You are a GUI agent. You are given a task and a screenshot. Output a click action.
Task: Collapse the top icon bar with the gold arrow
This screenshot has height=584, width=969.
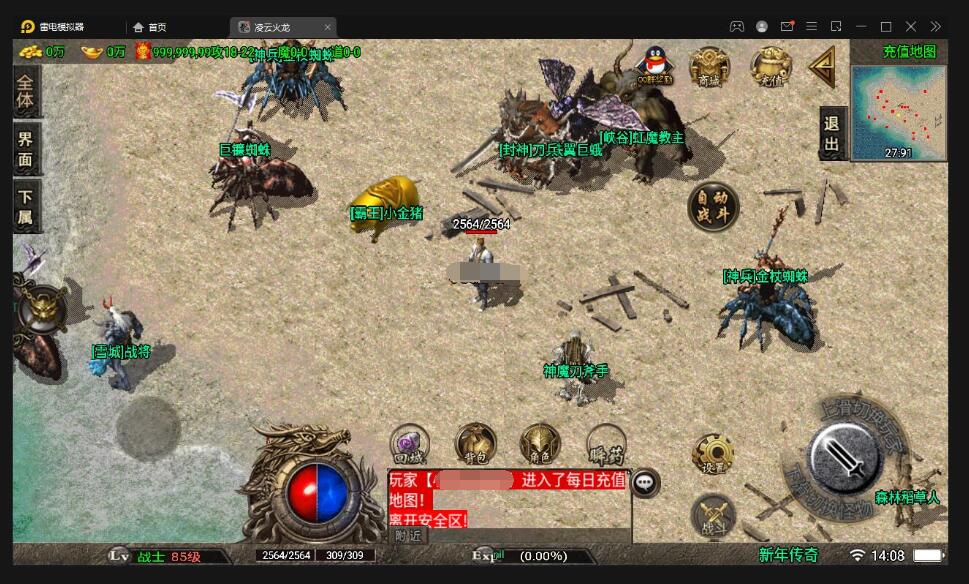coord(823,67)
